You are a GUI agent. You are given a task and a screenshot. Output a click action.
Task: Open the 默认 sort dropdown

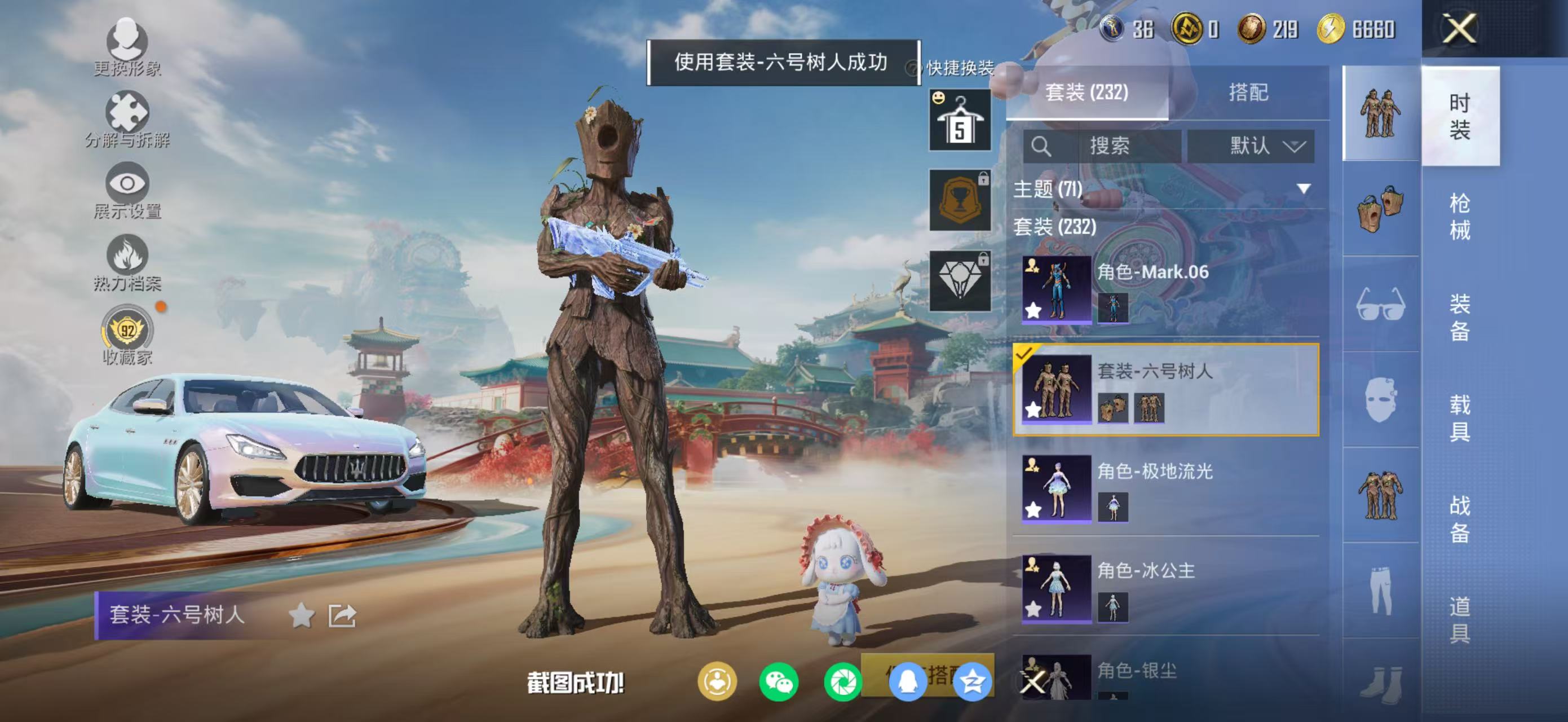coord(1255,146)
